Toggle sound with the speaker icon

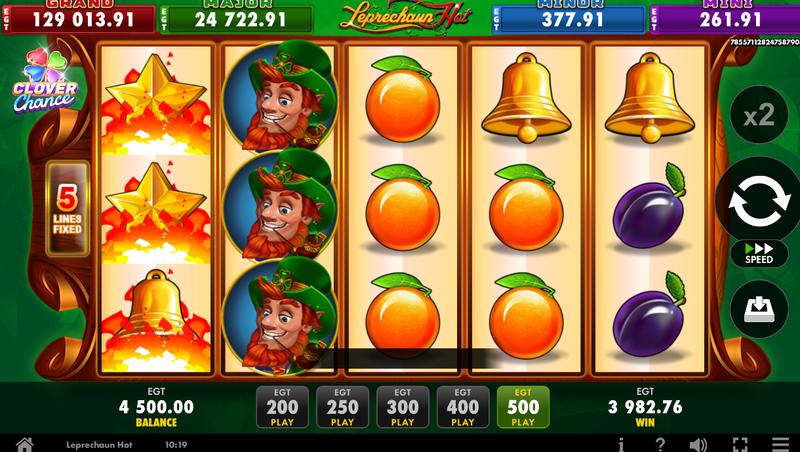(698, 444)
